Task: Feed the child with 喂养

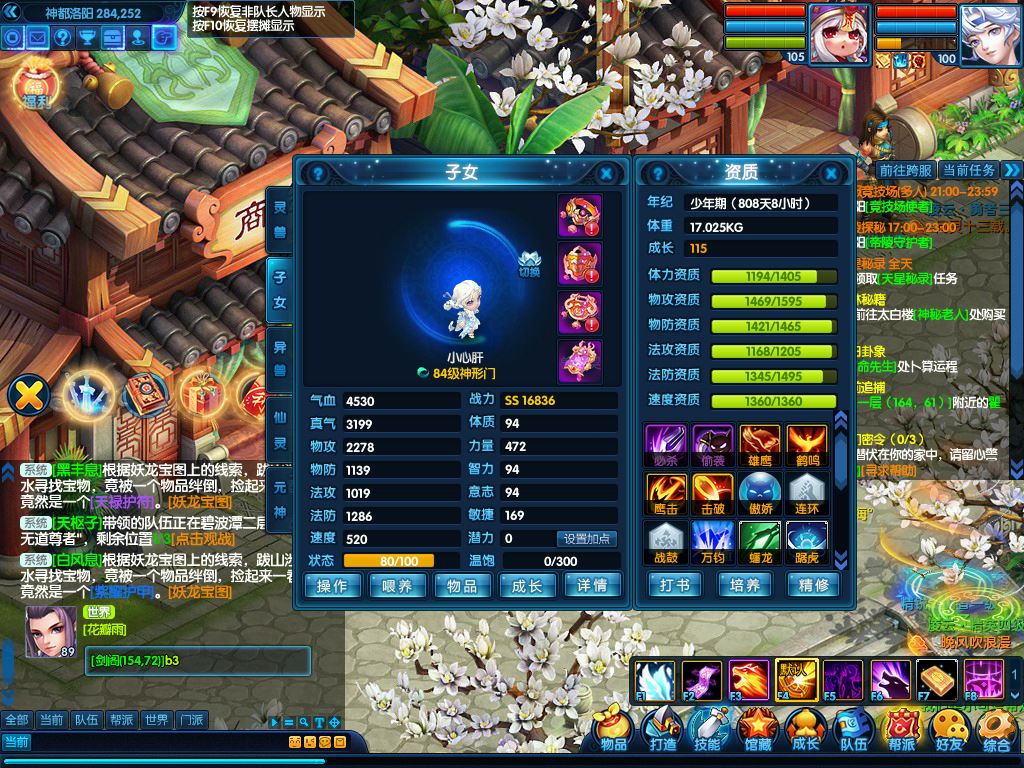Action: point(397,586)
